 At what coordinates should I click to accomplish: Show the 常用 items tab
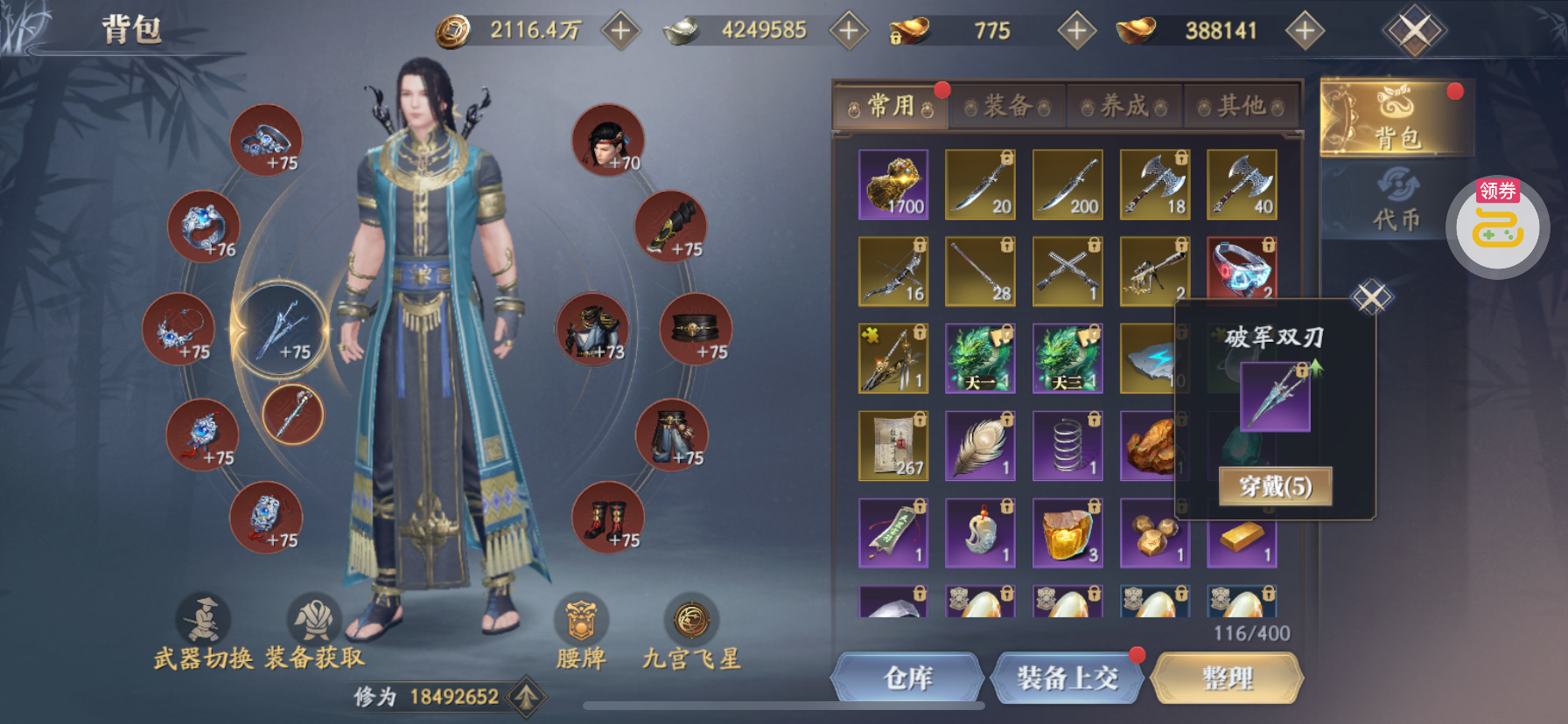pyautogui.click(x=891, y=107)
